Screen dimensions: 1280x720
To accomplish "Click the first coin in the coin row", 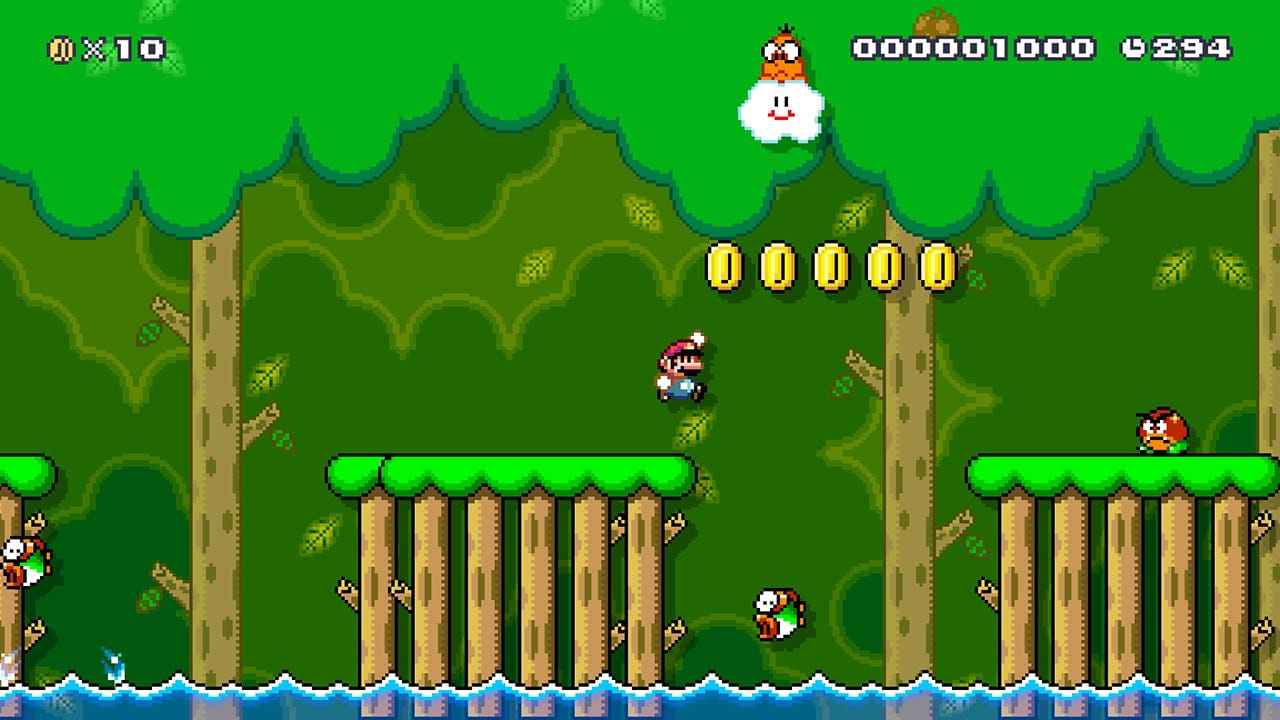I will point(722,263).
